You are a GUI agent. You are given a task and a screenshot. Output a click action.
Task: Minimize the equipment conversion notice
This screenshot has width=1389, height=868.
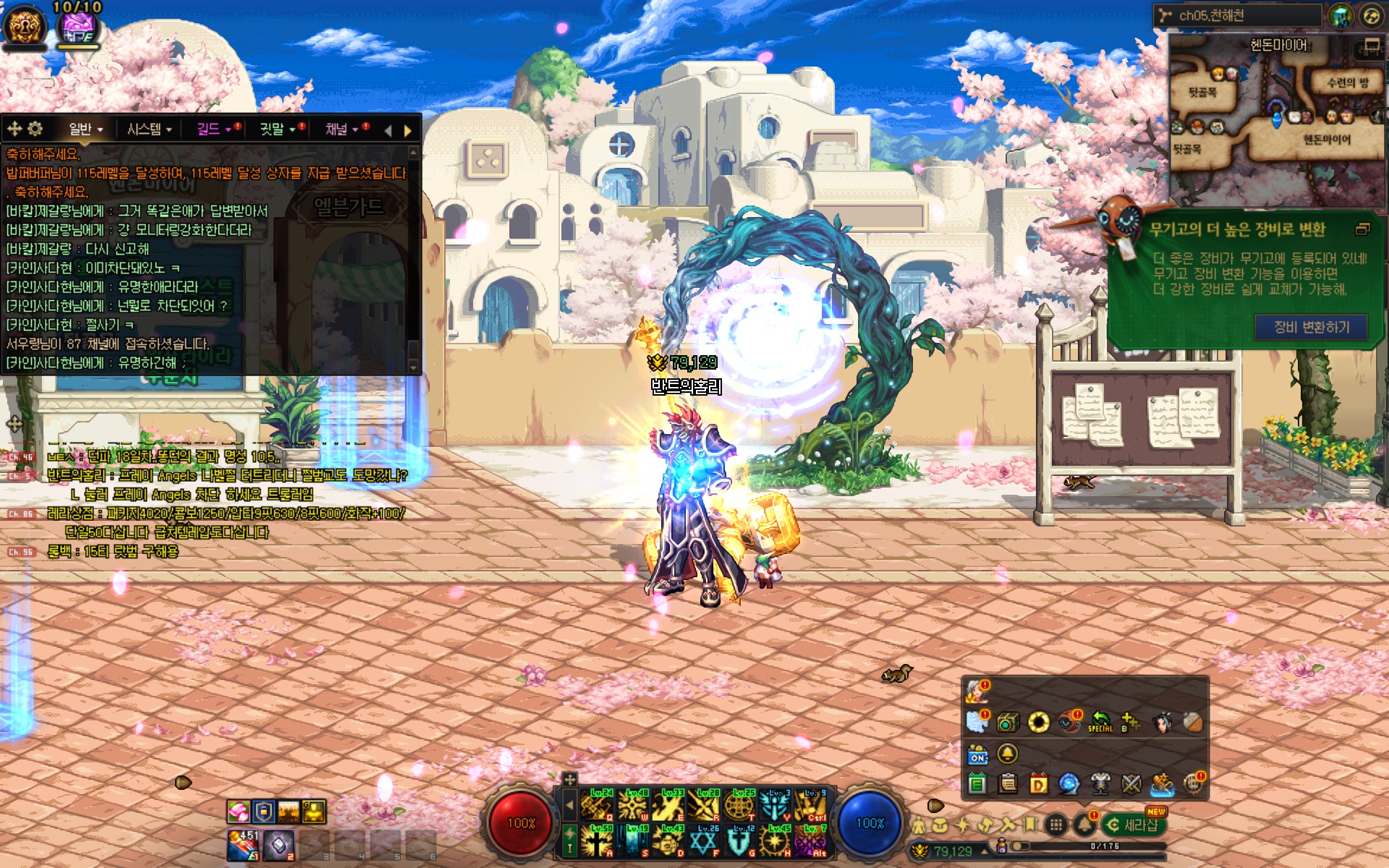pos(1362,229)
